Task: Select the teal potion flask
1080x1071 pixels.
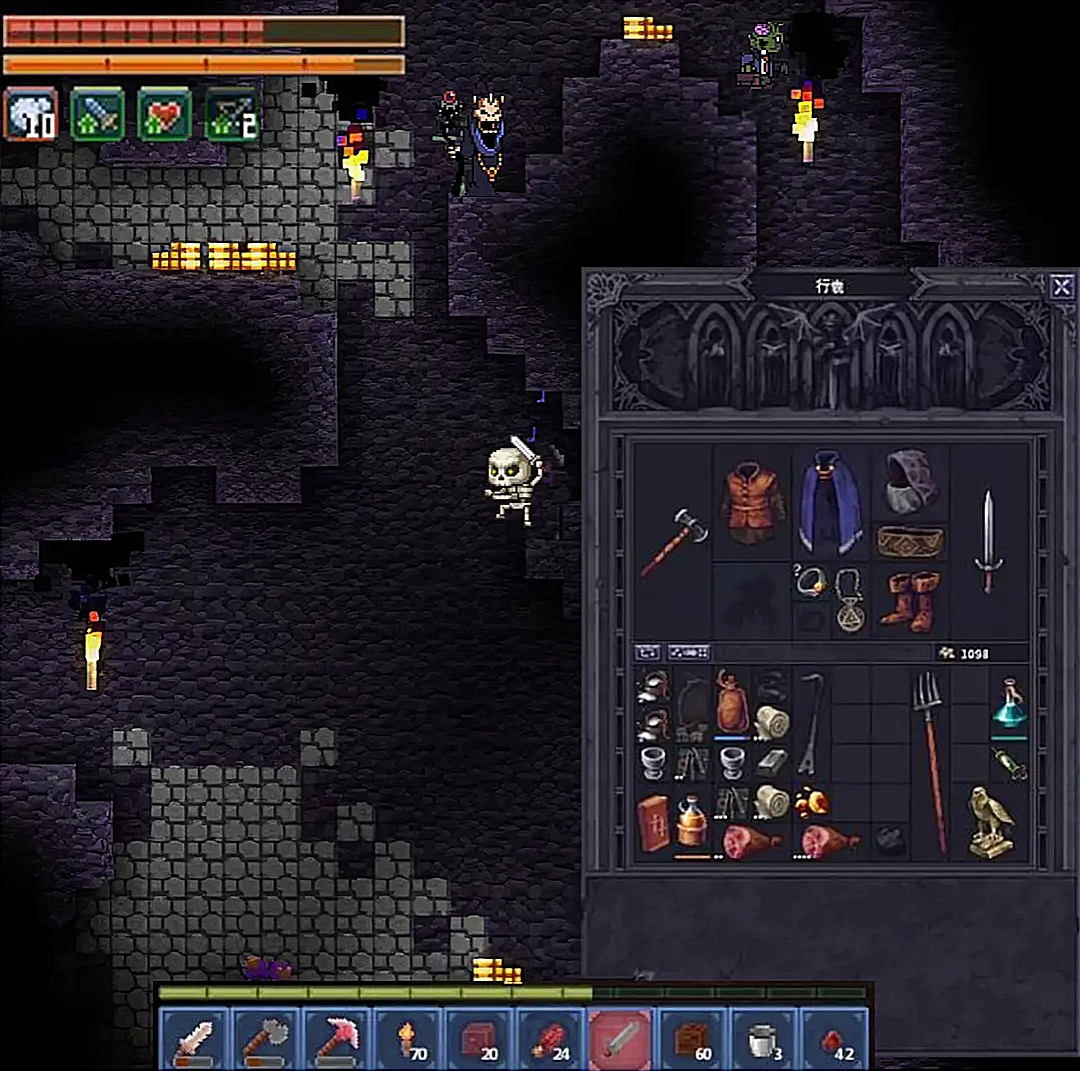Action: point(1009,705)
